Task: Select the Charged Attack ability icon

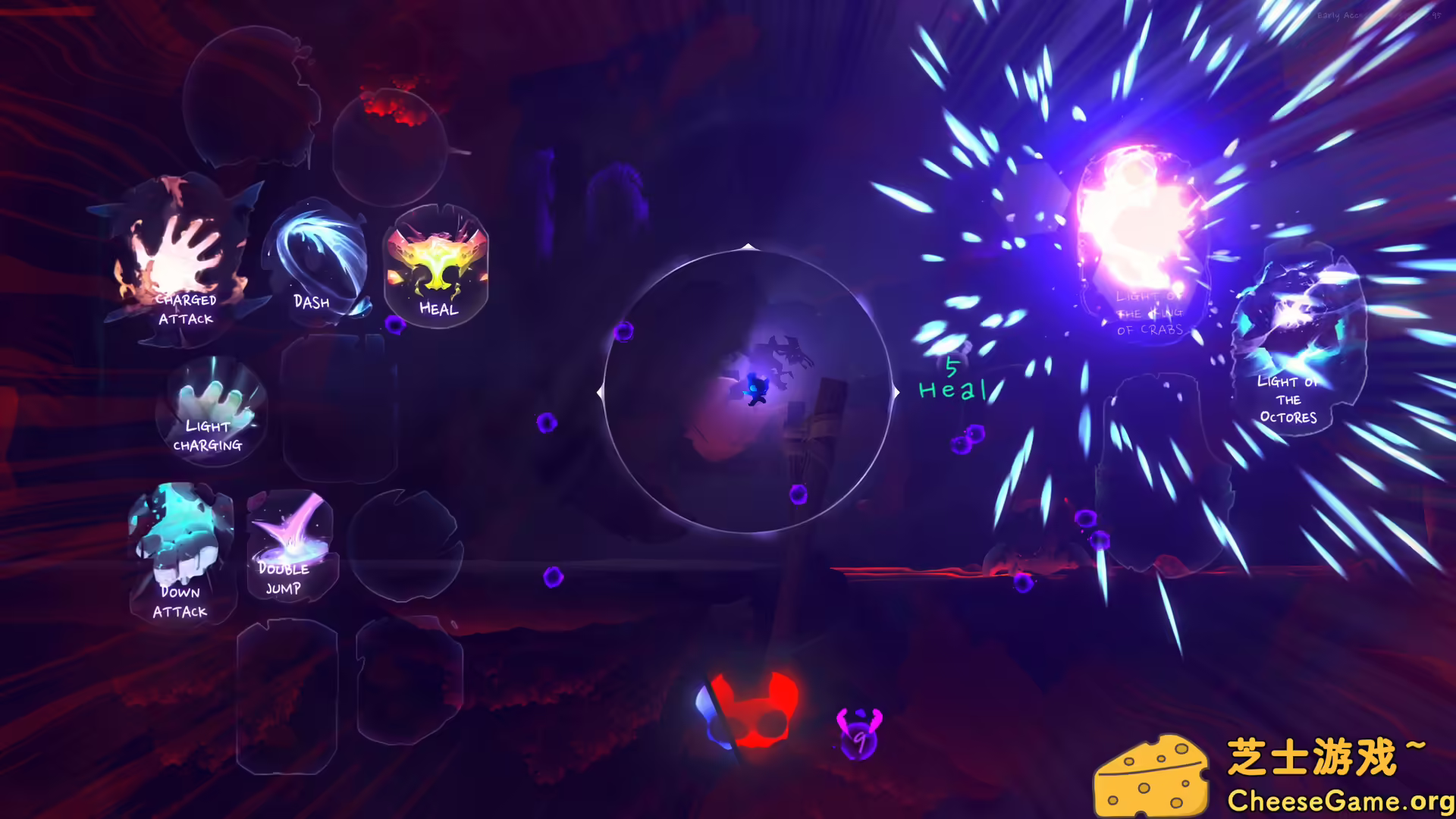Action: pos(182,265)
